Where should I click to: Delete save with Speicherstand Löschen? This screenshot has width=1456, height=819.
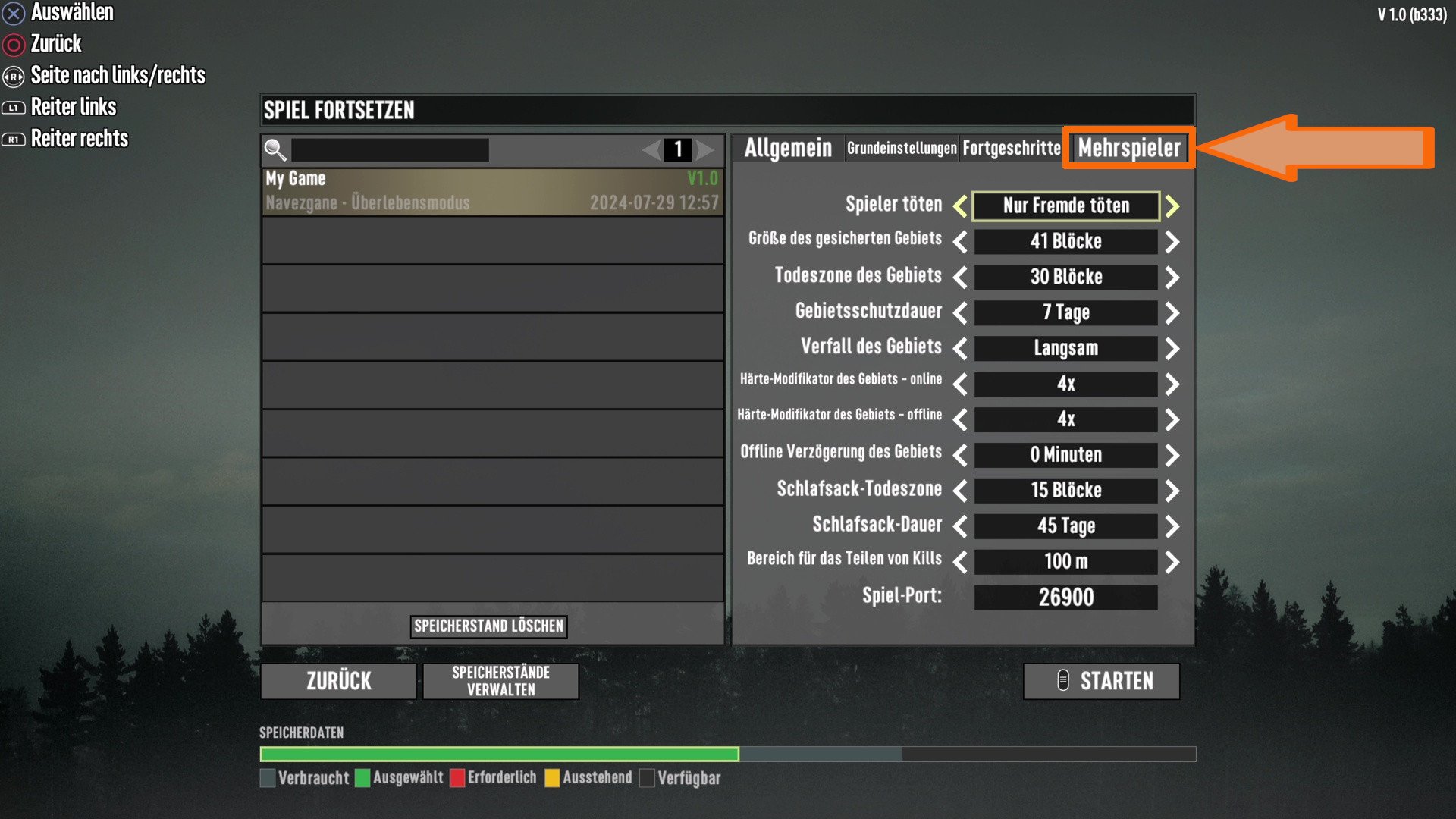pos(488,626)
